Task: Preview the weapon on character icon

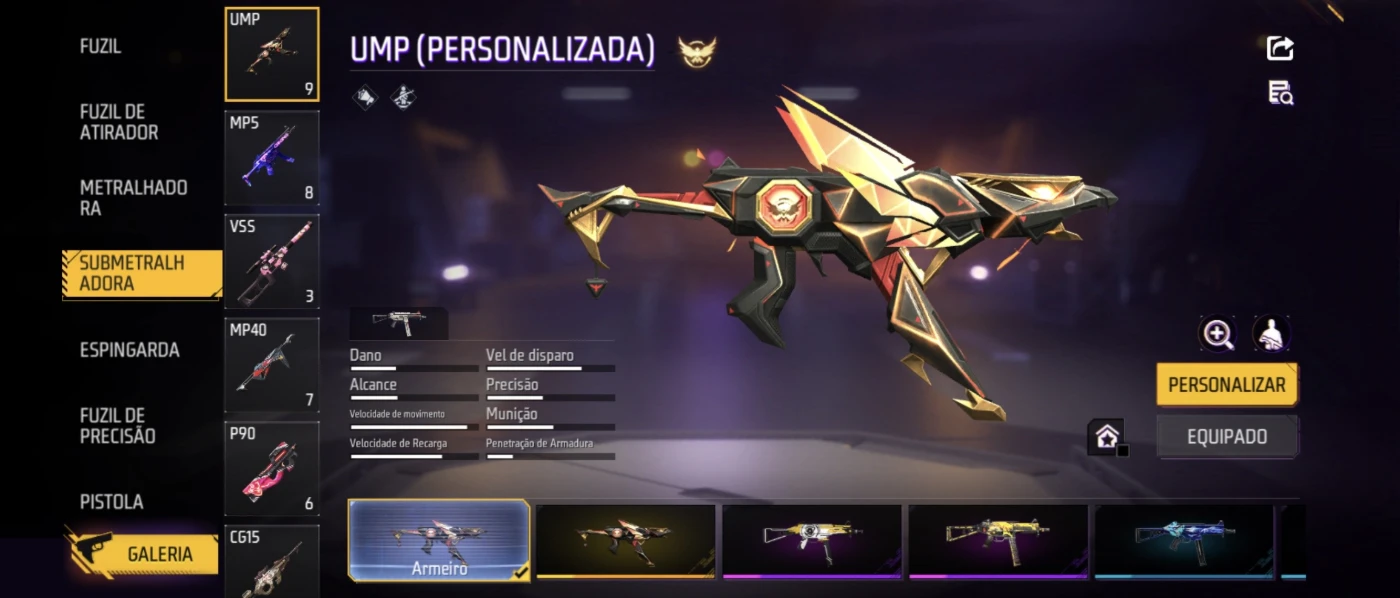Action: [x=1271, y=335]
